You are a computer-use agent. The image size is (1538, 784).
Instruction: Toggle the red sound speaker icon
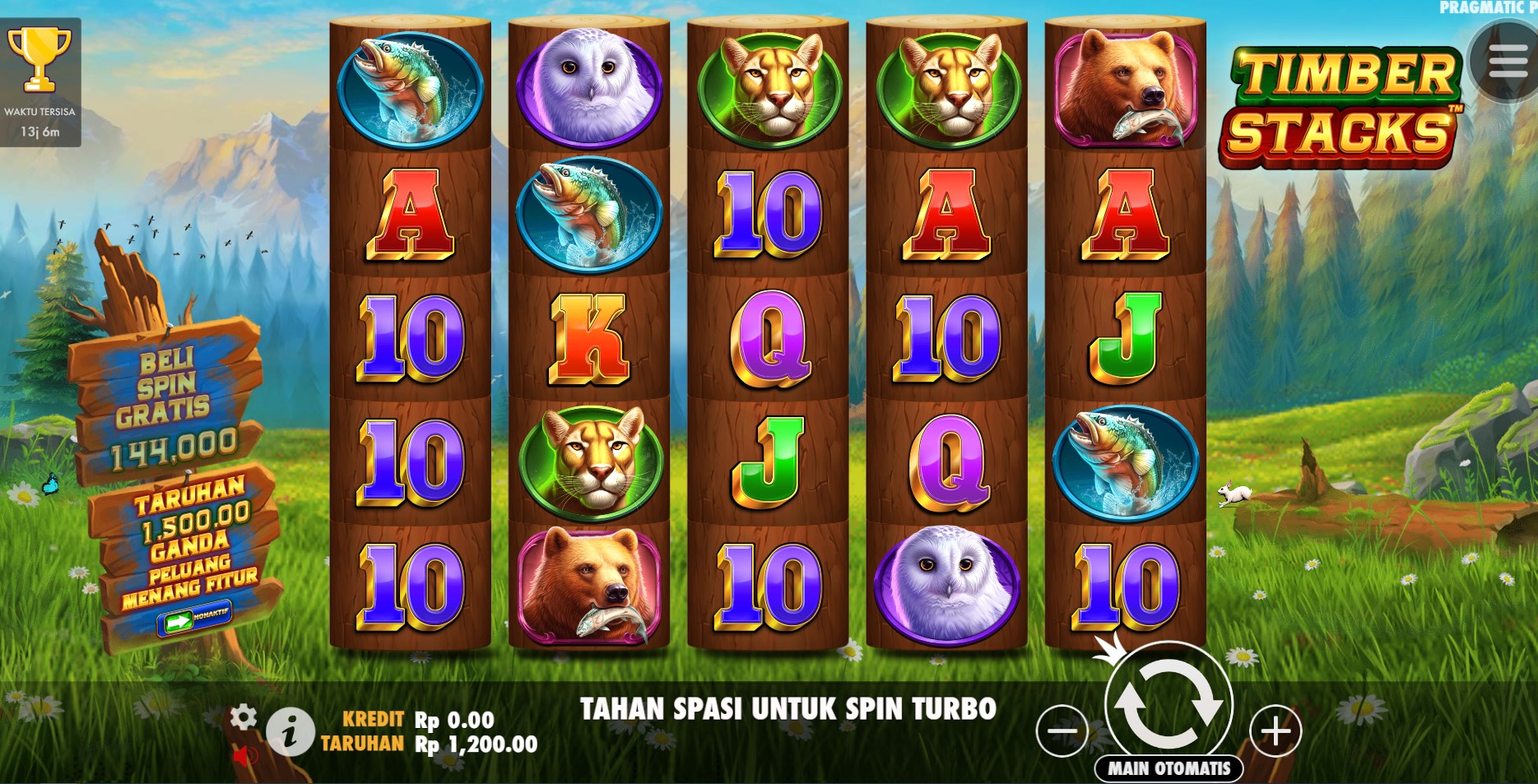pos(244,756)
